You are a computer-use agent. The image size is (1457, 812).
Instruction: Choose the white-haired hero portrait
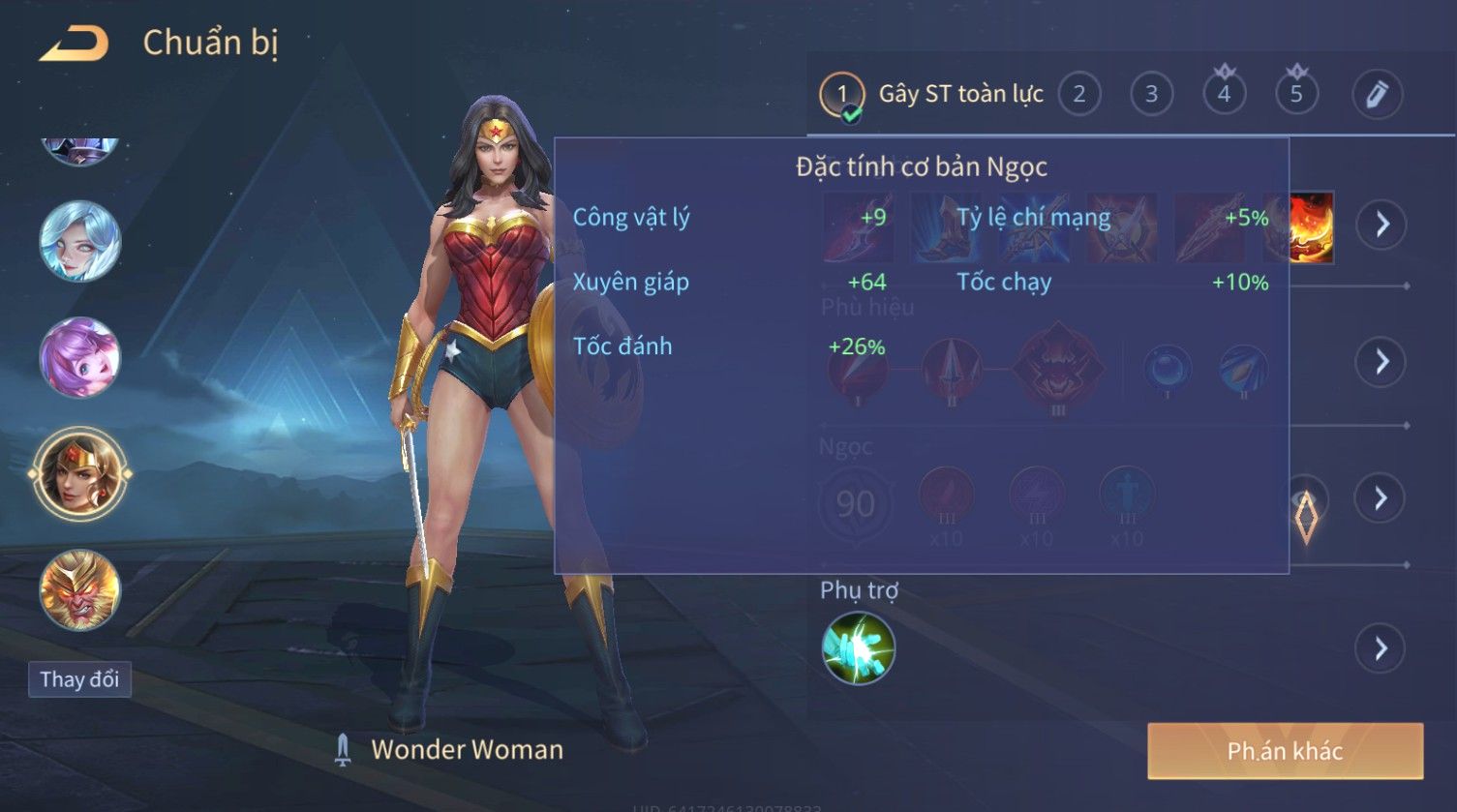[x=79, y=241]
